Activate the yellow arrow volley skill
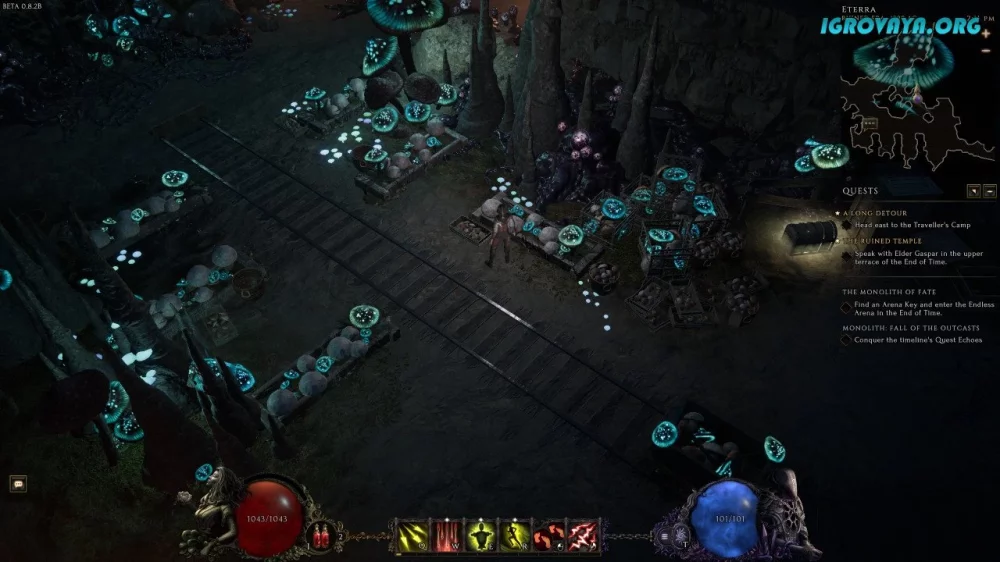 [412, 535]
